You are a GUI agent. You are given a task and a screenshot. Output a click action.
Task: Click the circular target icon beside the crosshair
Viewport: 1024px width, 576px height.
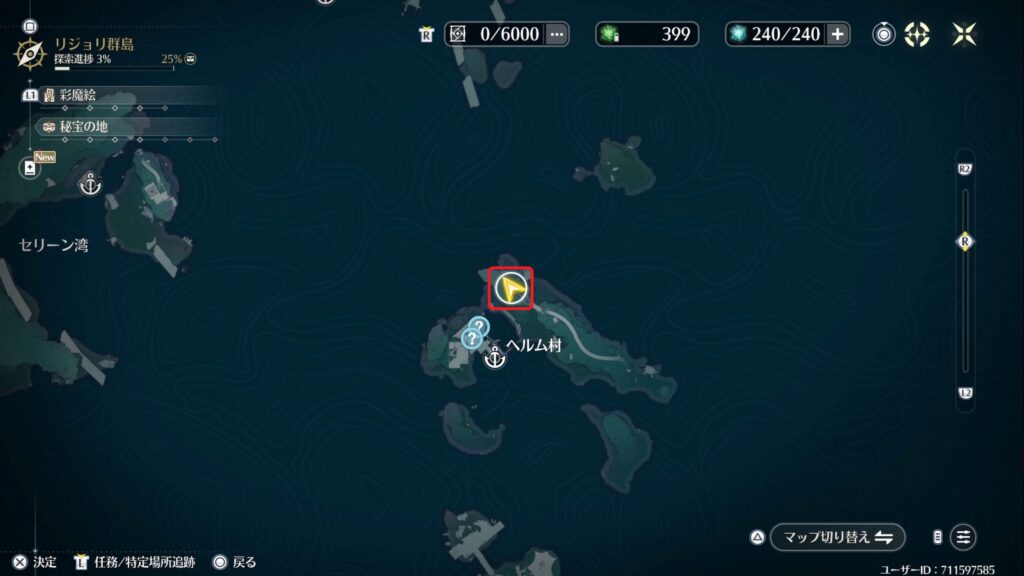(884, 35)
